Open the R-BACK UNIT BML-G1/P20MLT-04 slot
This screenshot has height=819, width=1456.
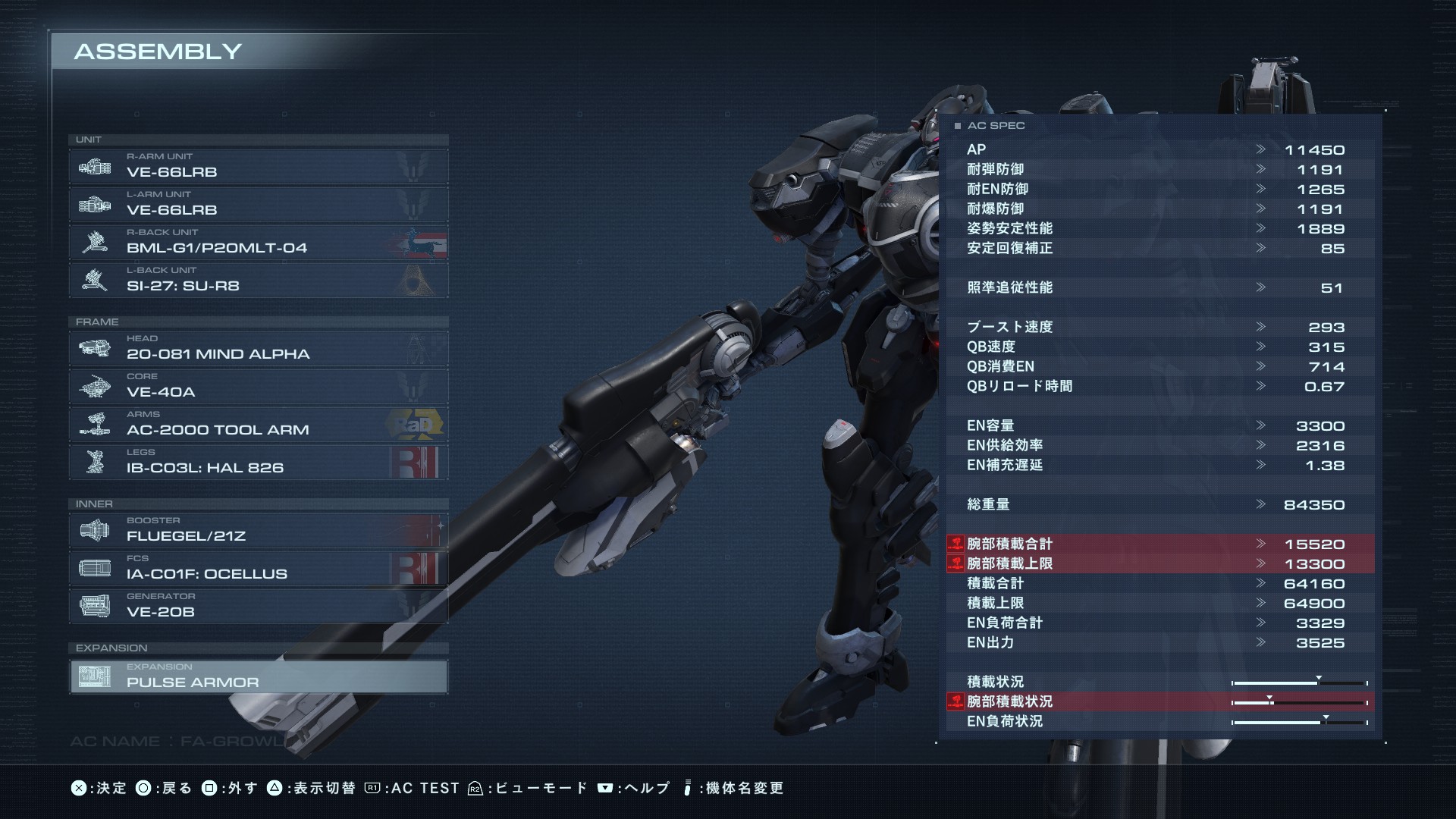[258, 242]
